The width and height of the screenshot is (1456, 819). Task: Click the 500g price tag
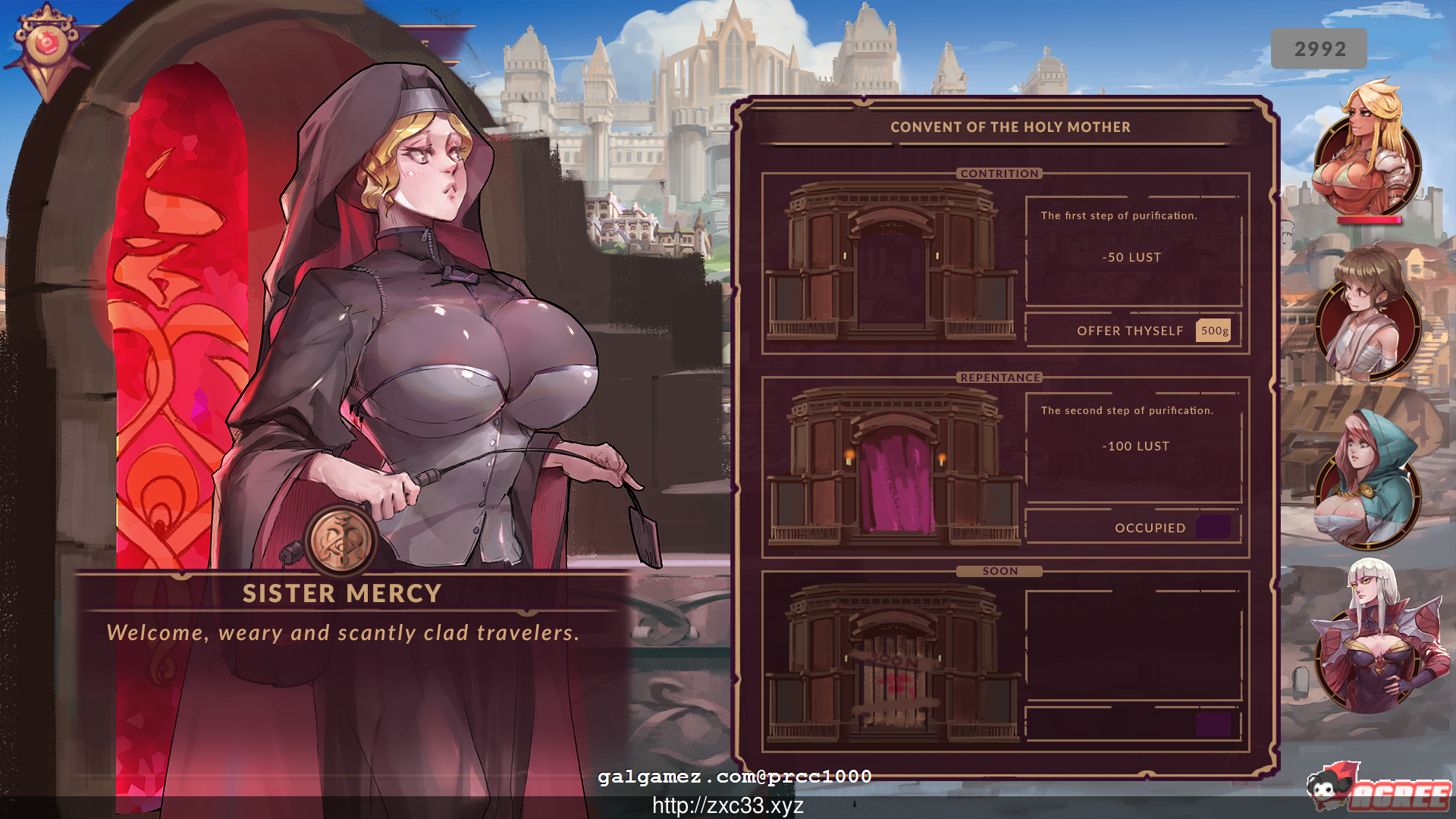click(1213, 331)
